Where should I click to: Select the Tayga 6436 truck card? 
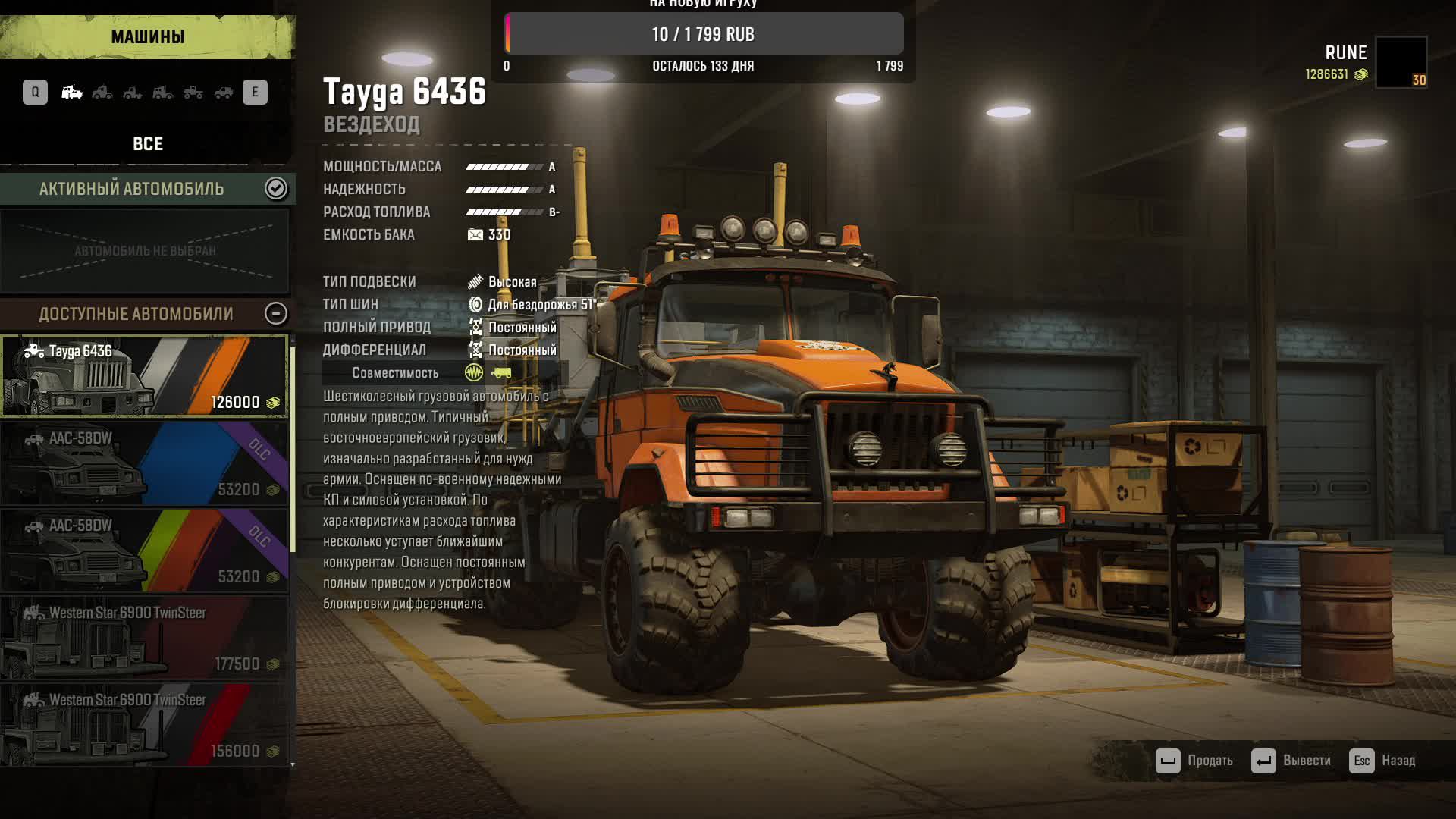pos(144,376)
